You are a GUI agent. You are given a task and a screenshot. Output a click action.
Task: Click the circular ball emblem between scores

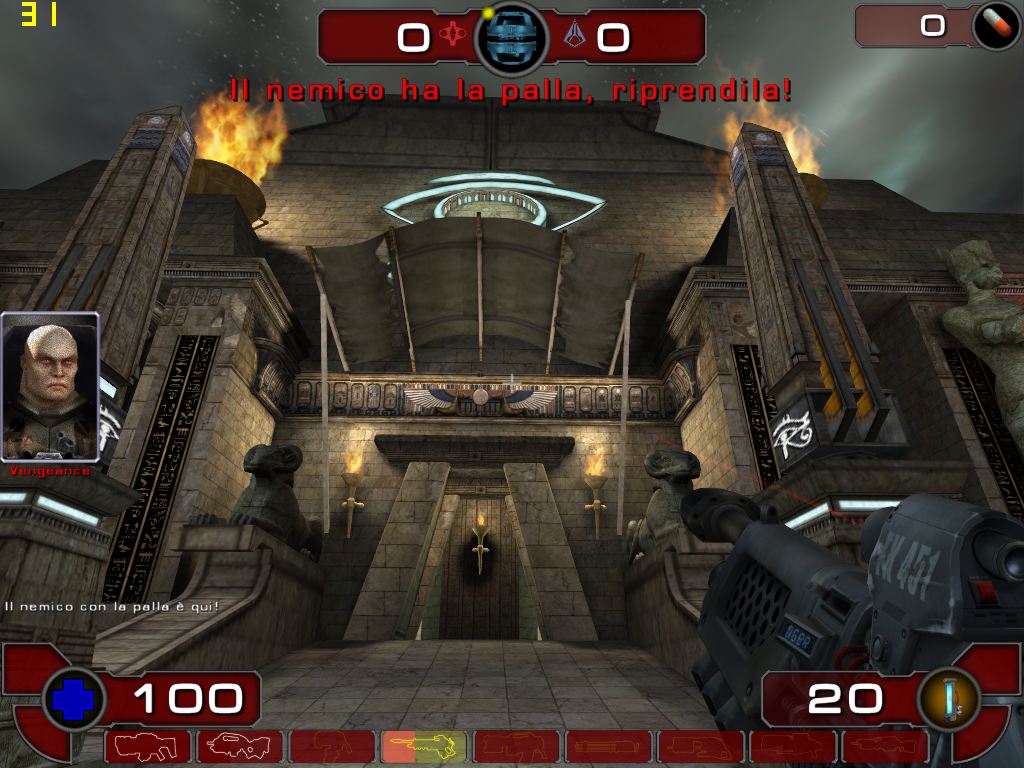pyautogui.click(x=511, y=38)
